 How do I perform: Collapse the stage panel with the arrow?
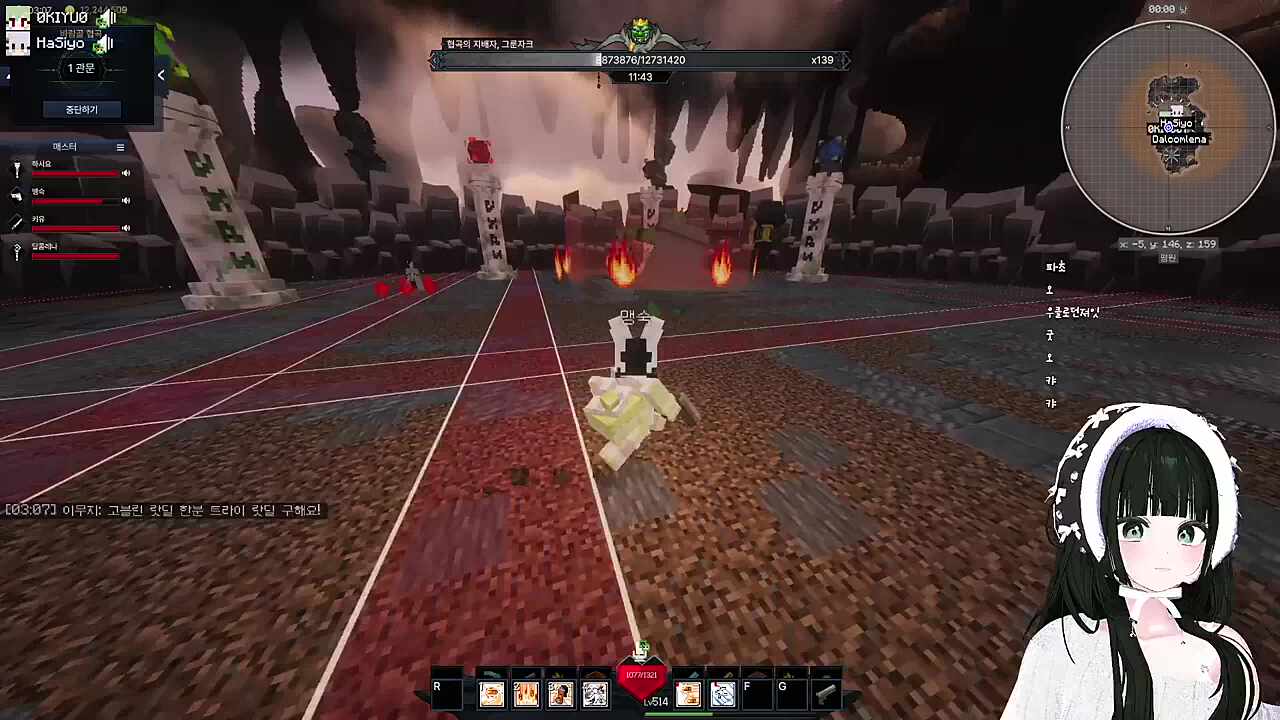161,75
